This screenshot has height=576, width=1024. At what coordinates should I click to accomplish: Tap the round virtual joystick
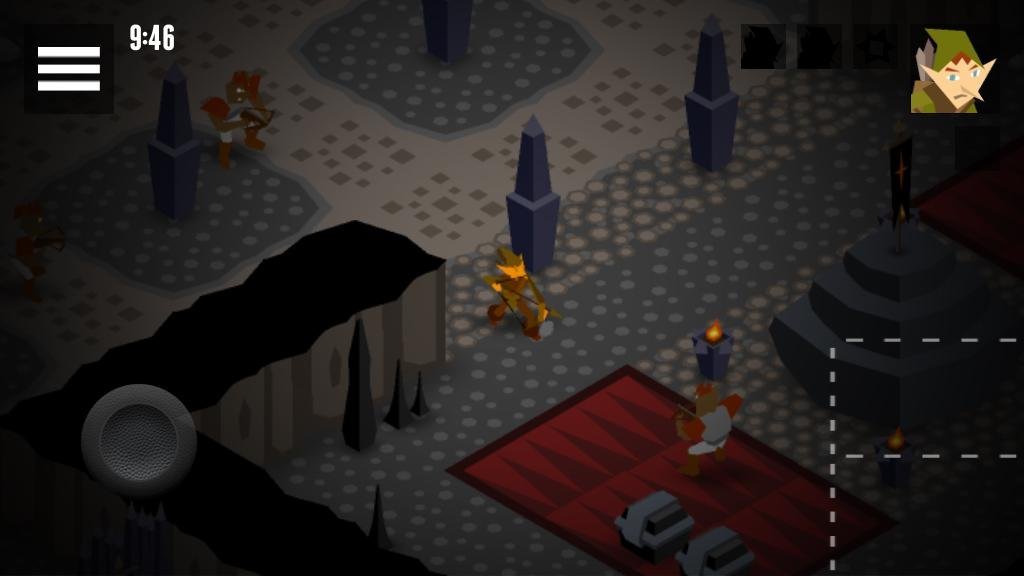click(x=138, y=440)
